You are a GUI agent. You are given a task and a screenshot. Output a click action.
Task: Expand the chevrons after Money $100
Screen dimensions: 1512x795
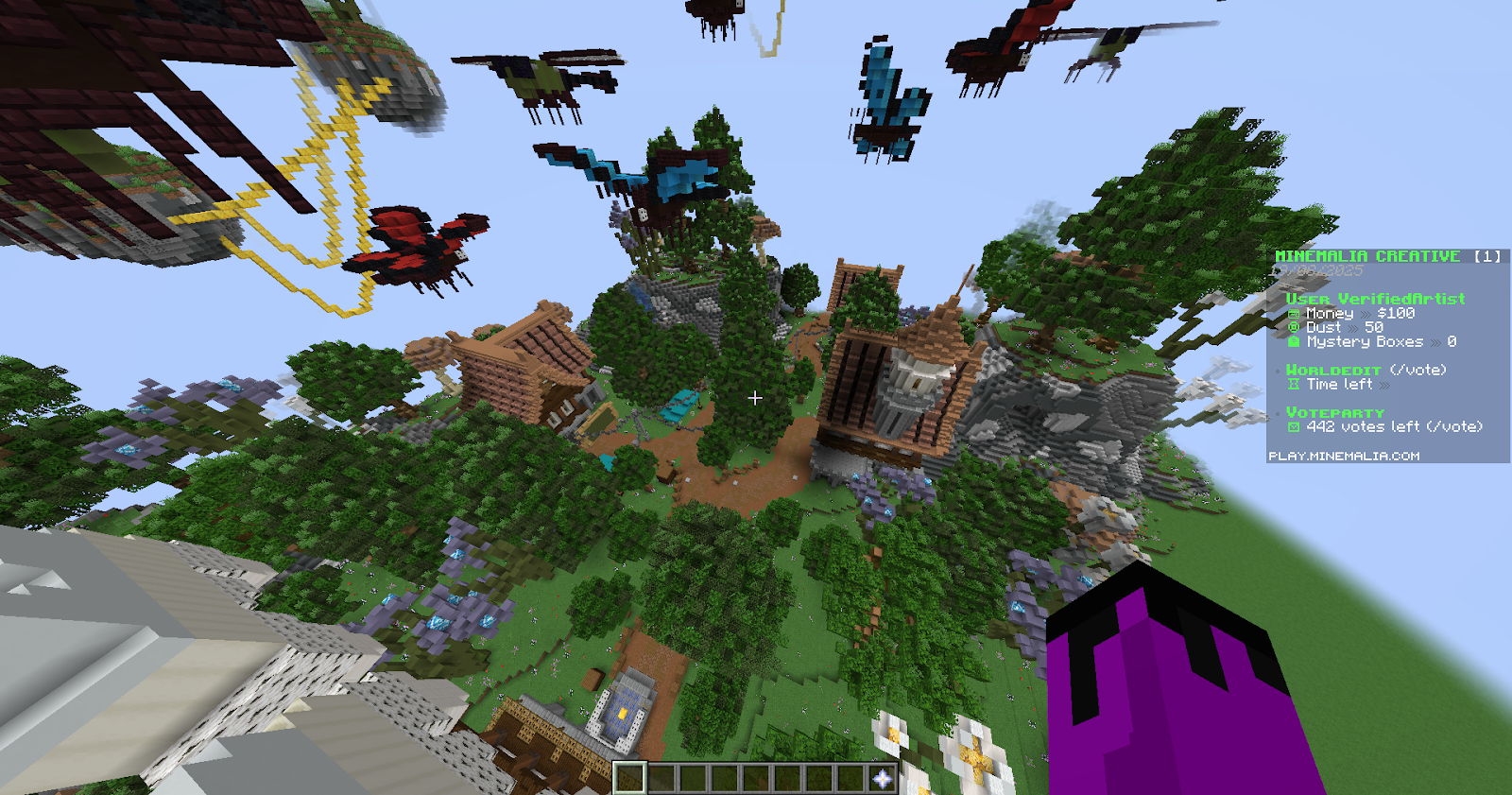1366,313
